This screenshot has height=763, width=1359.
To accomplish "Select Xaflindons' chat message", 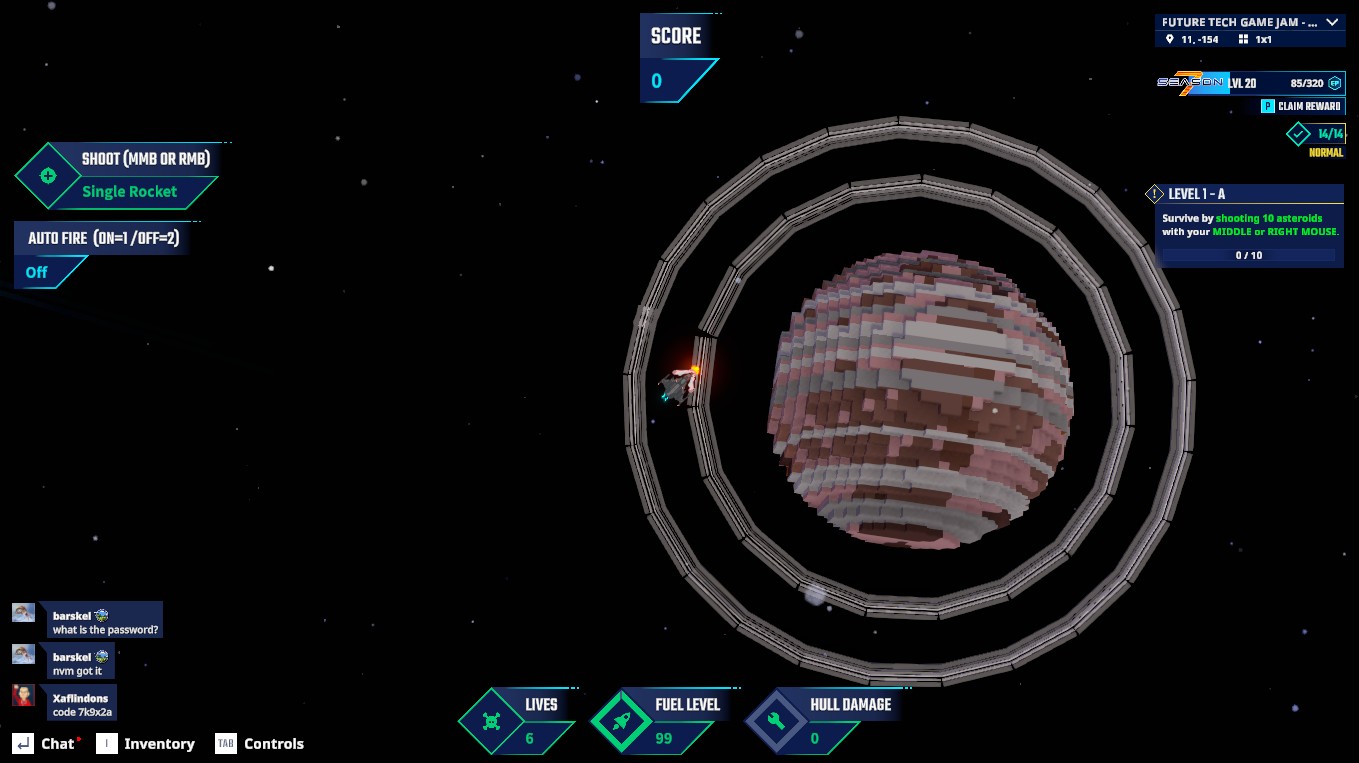I will tap(82, 705).
